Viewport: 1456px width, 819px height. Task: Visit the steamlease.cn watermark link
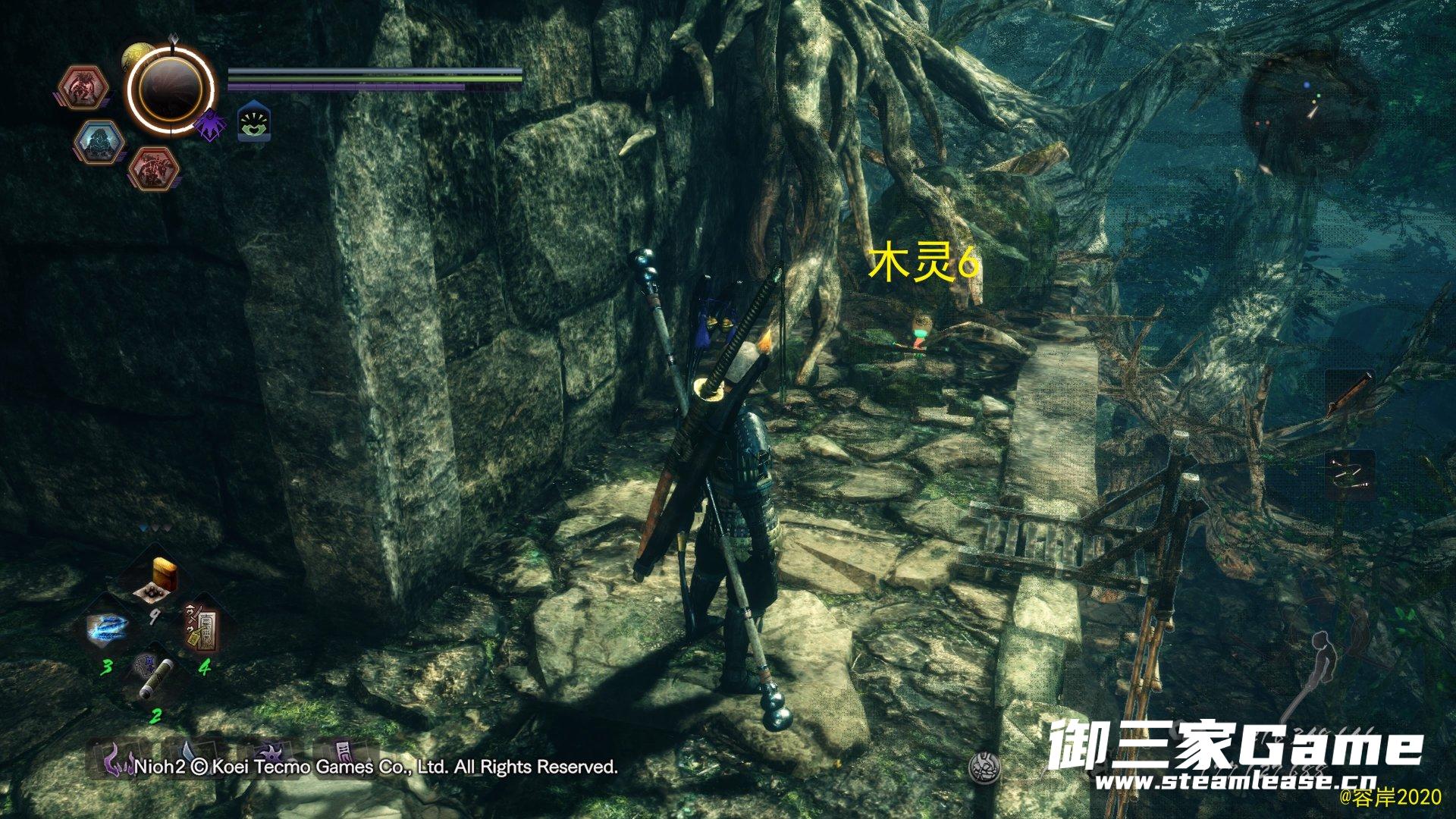coord(1235,781)
